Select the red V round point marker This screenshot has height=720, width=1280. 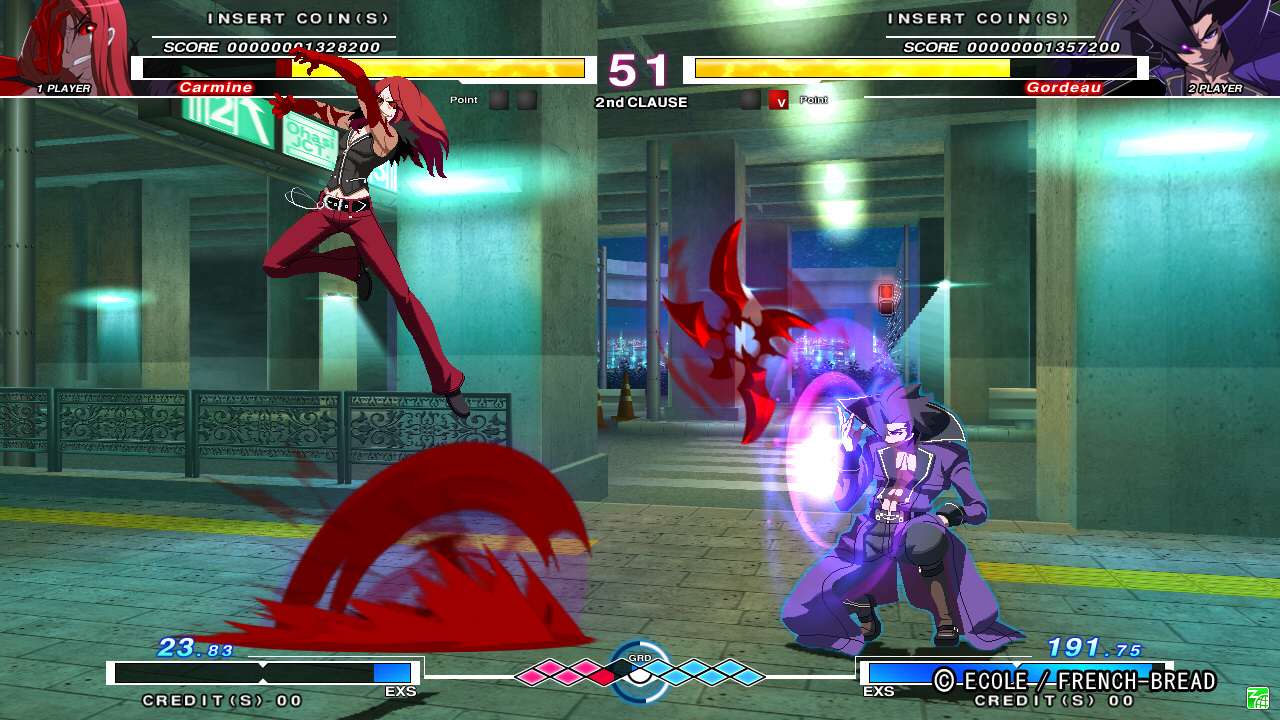(779, 100)
